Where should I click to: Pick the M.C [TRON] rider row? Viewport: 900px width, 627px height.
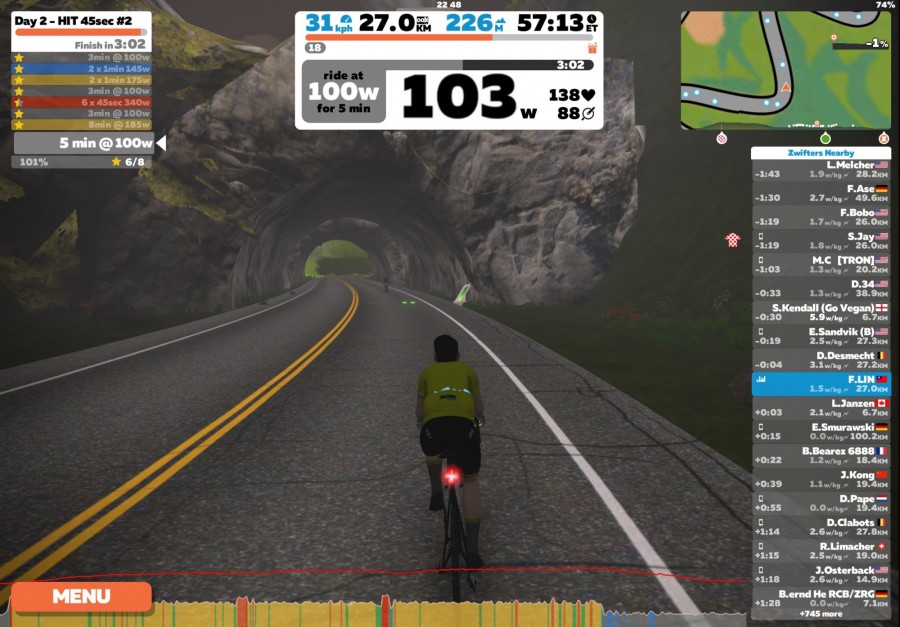point(821,264)
